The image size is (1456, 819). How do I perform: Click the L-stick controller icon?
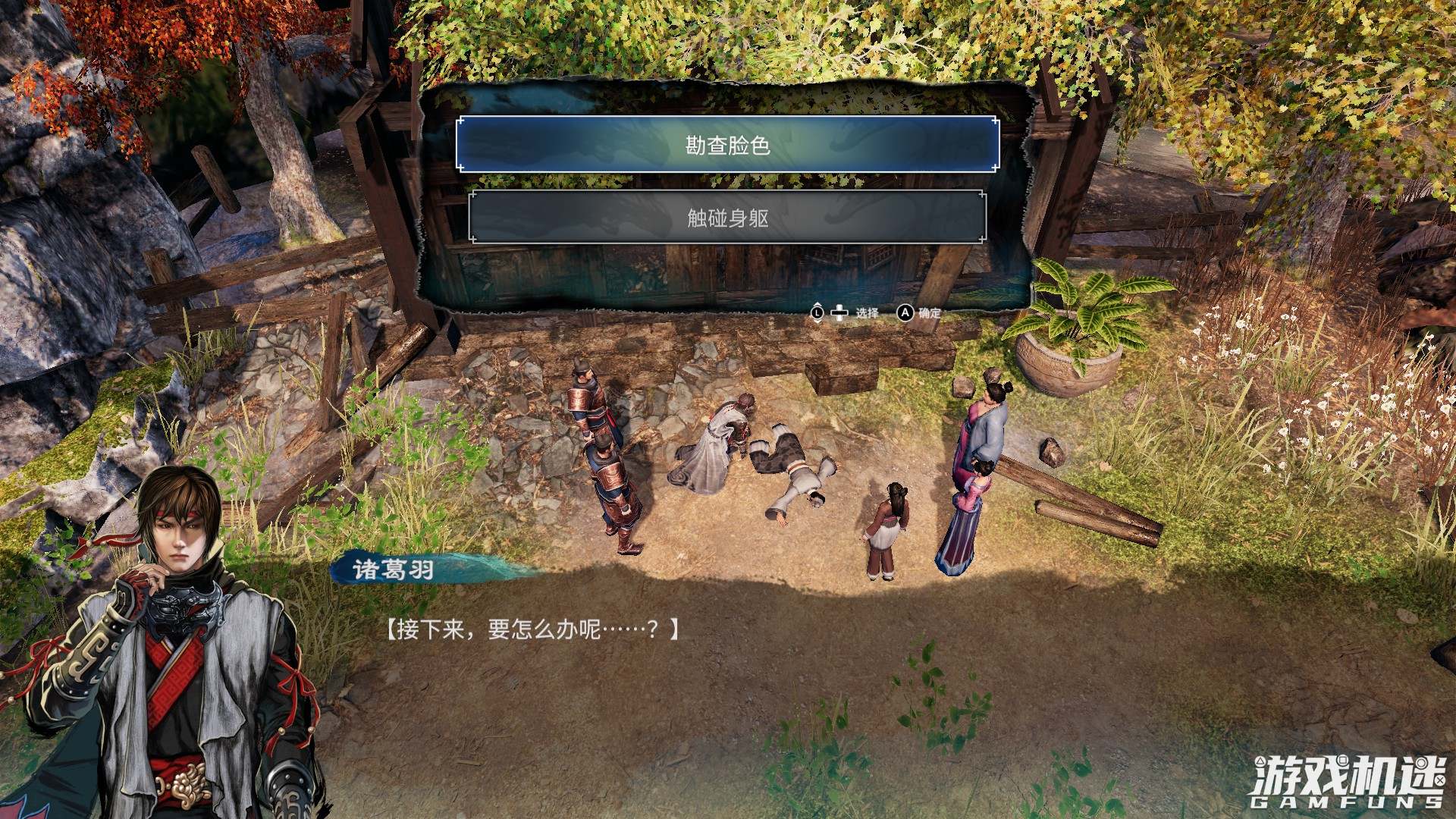click(x=817, y=312)
